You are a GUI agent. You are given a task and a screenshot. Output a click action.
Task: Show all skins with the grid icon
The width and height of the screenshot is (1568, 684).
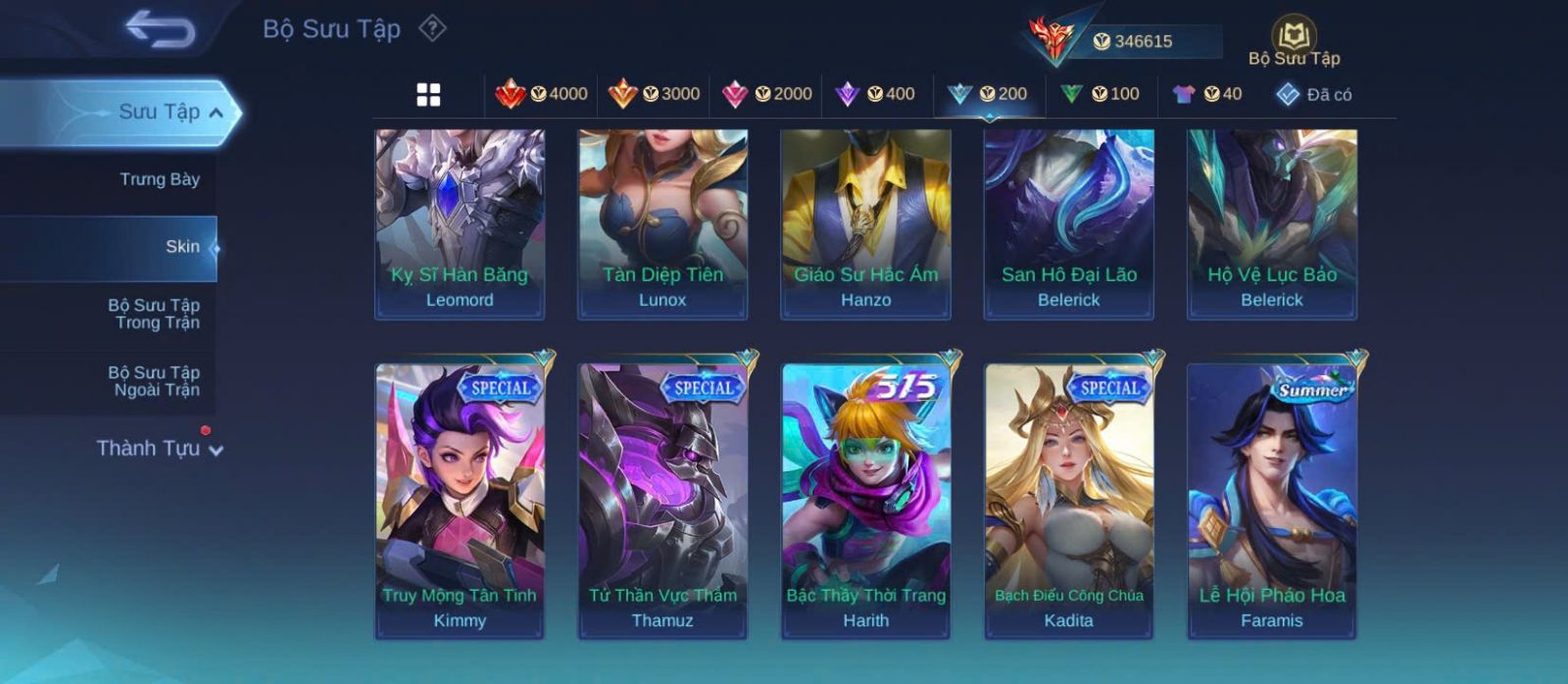click(428, 95)
